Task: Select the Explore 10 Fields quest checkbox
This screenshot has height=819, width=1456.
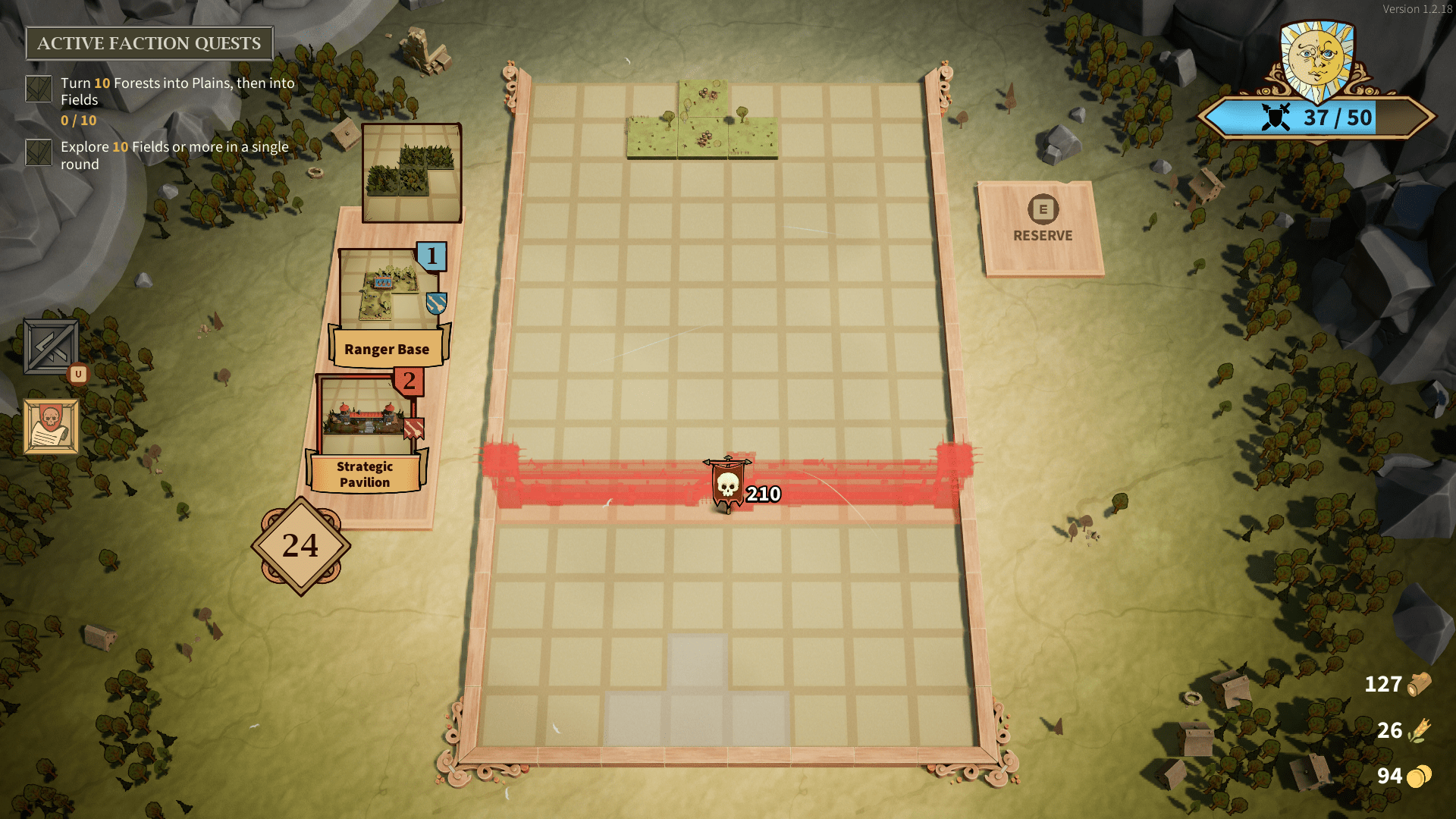Action: (39, 152)
